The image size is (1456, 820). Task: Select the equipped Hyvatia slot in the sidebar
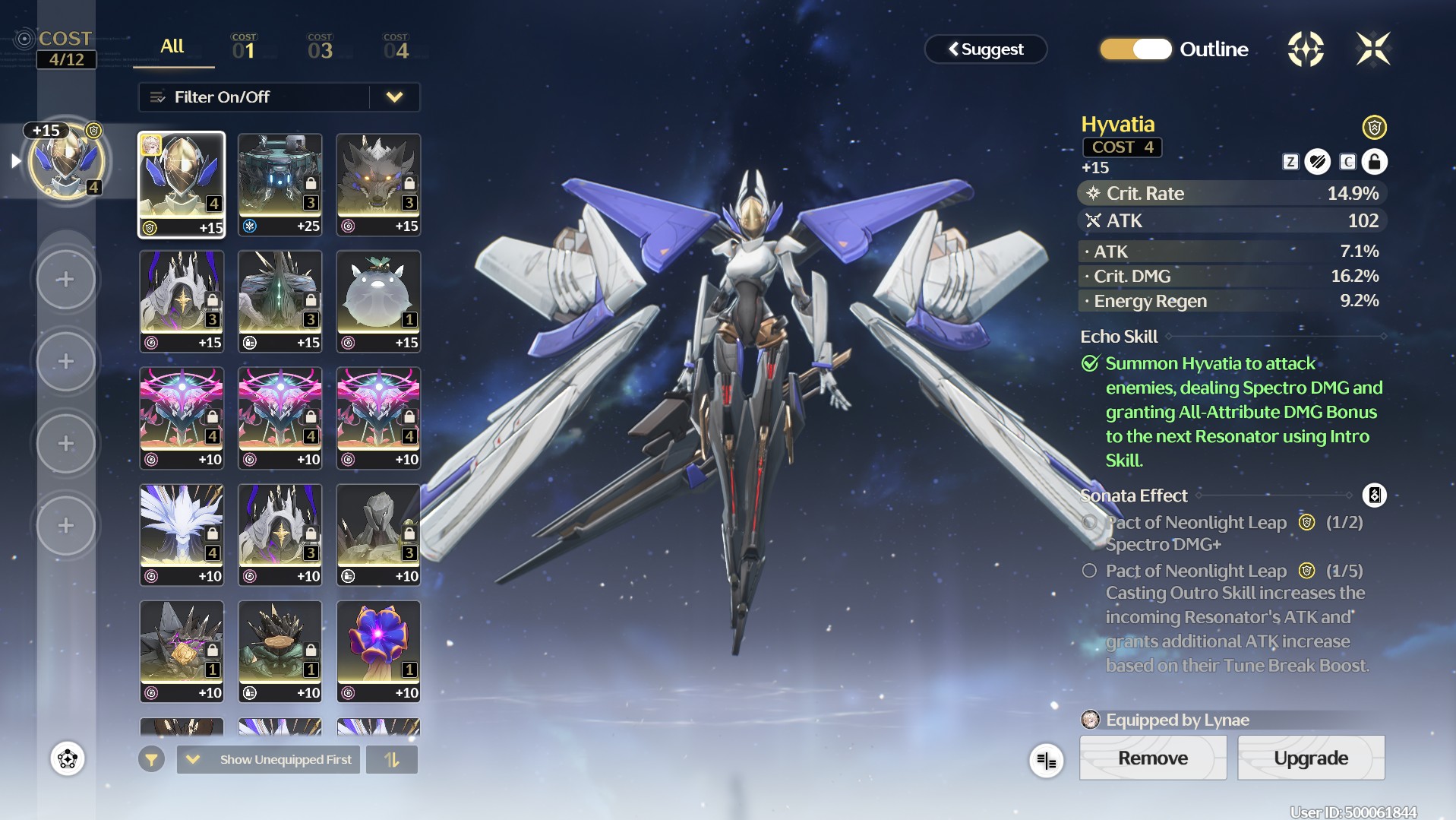66,162
